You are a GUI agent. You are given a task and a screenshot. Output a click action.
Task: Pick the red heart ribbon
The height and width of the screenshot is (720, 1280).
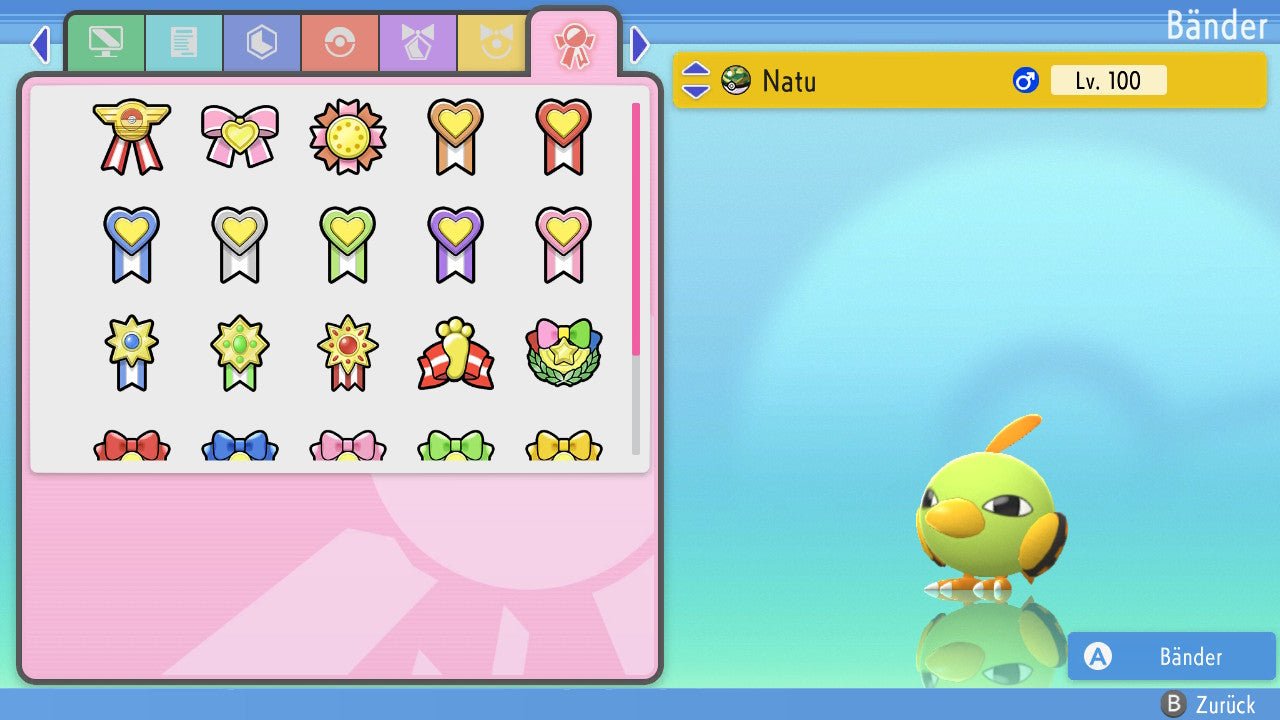(564, 136)
